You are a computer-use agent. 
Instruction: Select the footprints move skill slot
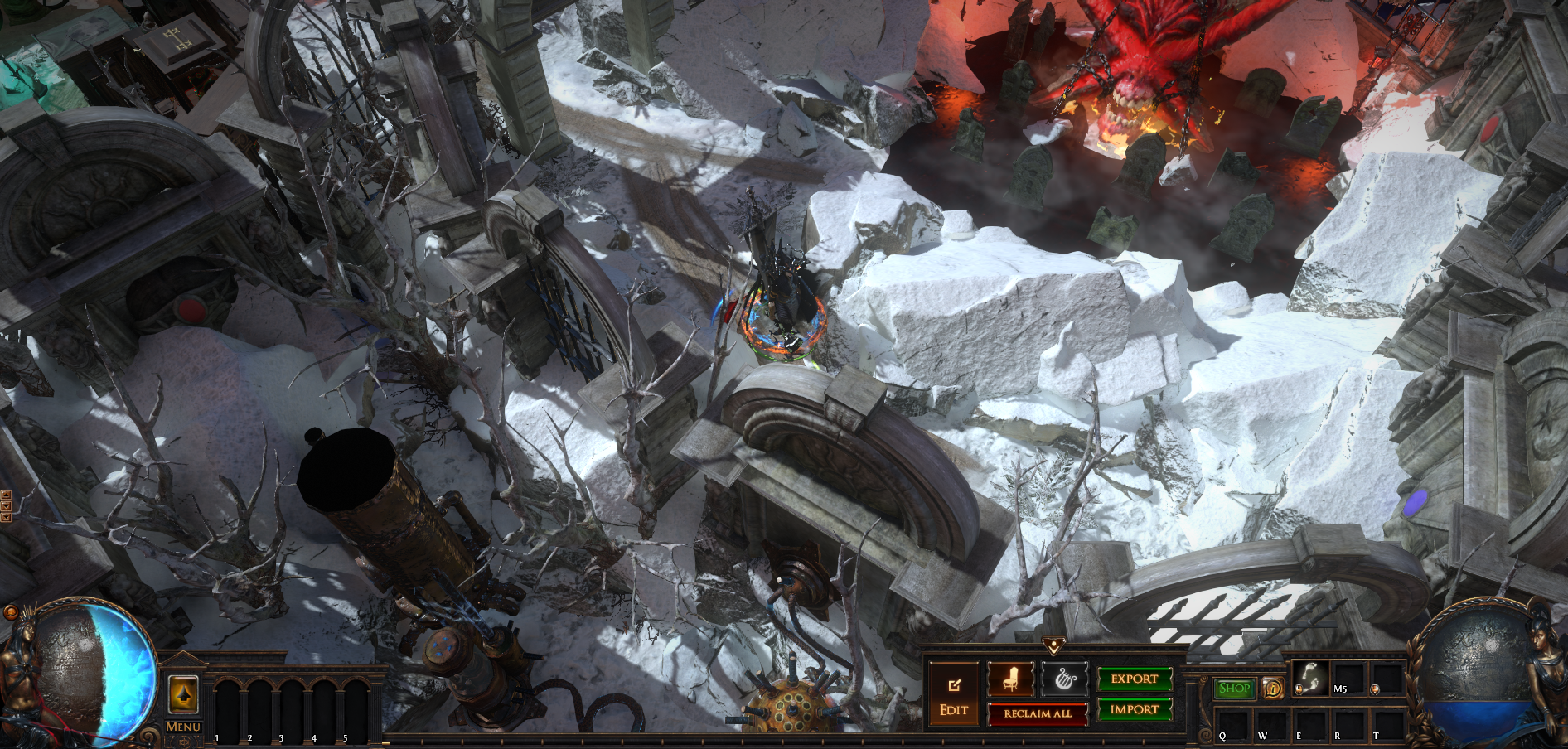[1310, 679]
